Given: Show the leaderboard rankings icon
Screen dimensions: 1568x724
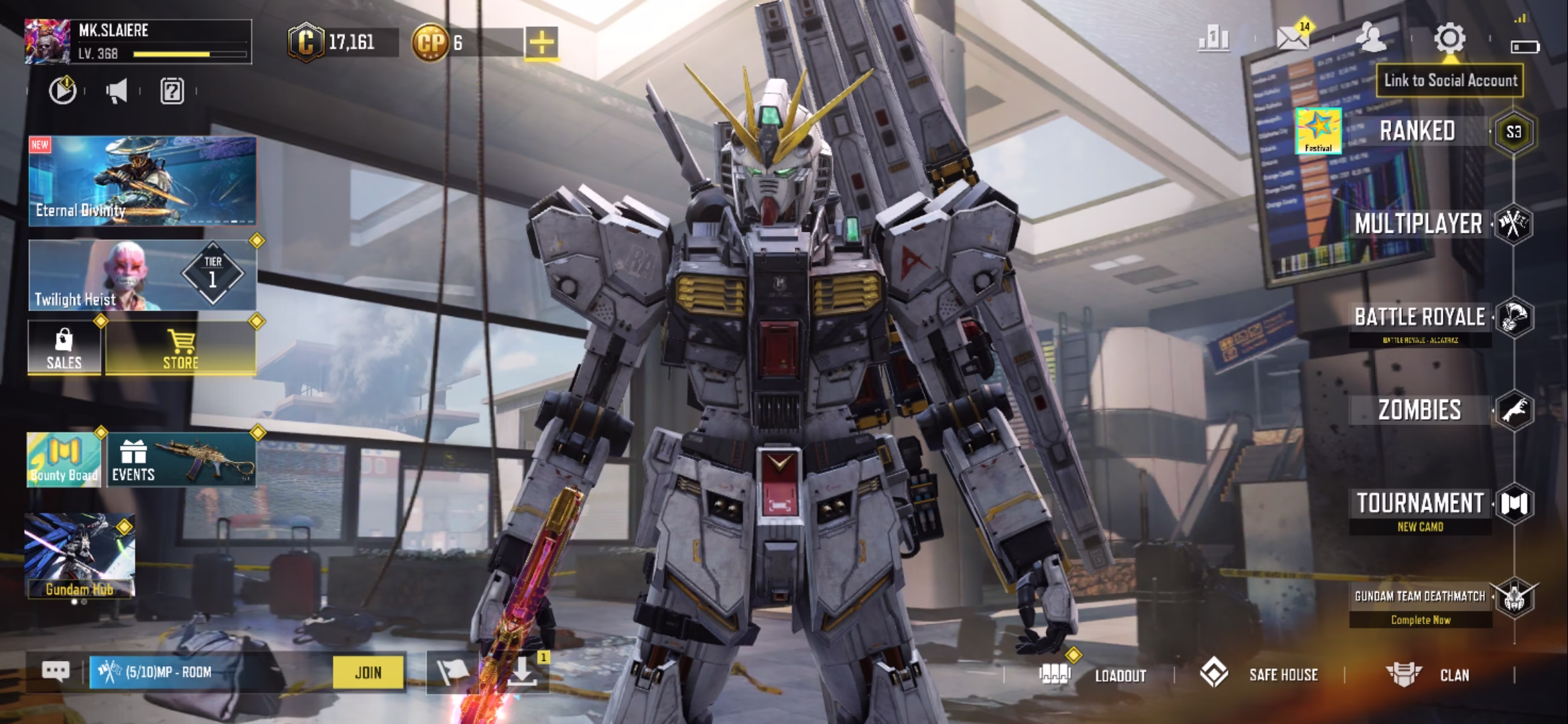Looking at the screenshot, I should click(1214, 39).
